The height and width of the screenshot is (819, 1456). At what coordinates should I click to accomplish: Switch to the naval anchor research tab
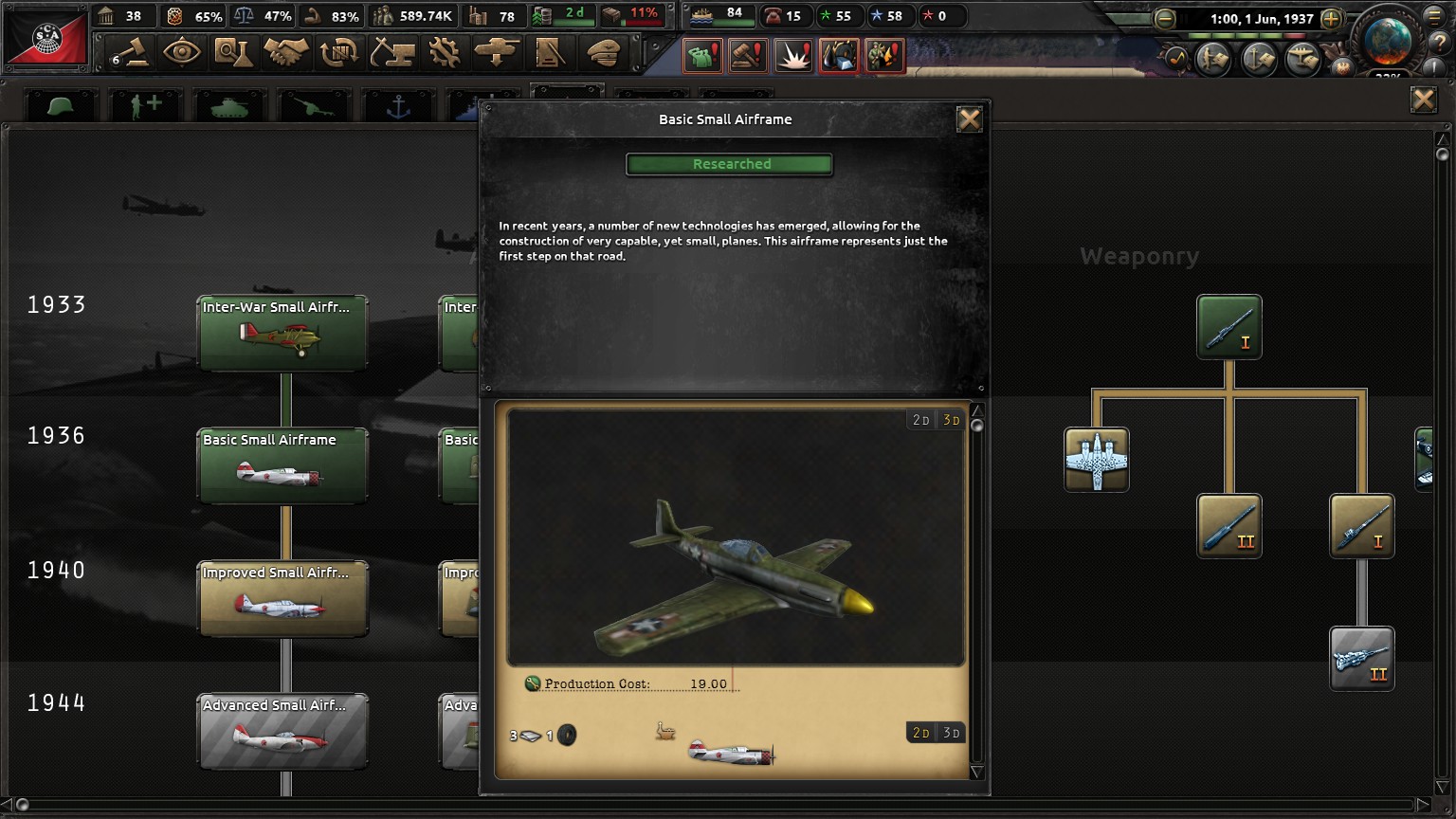[398, 104]
